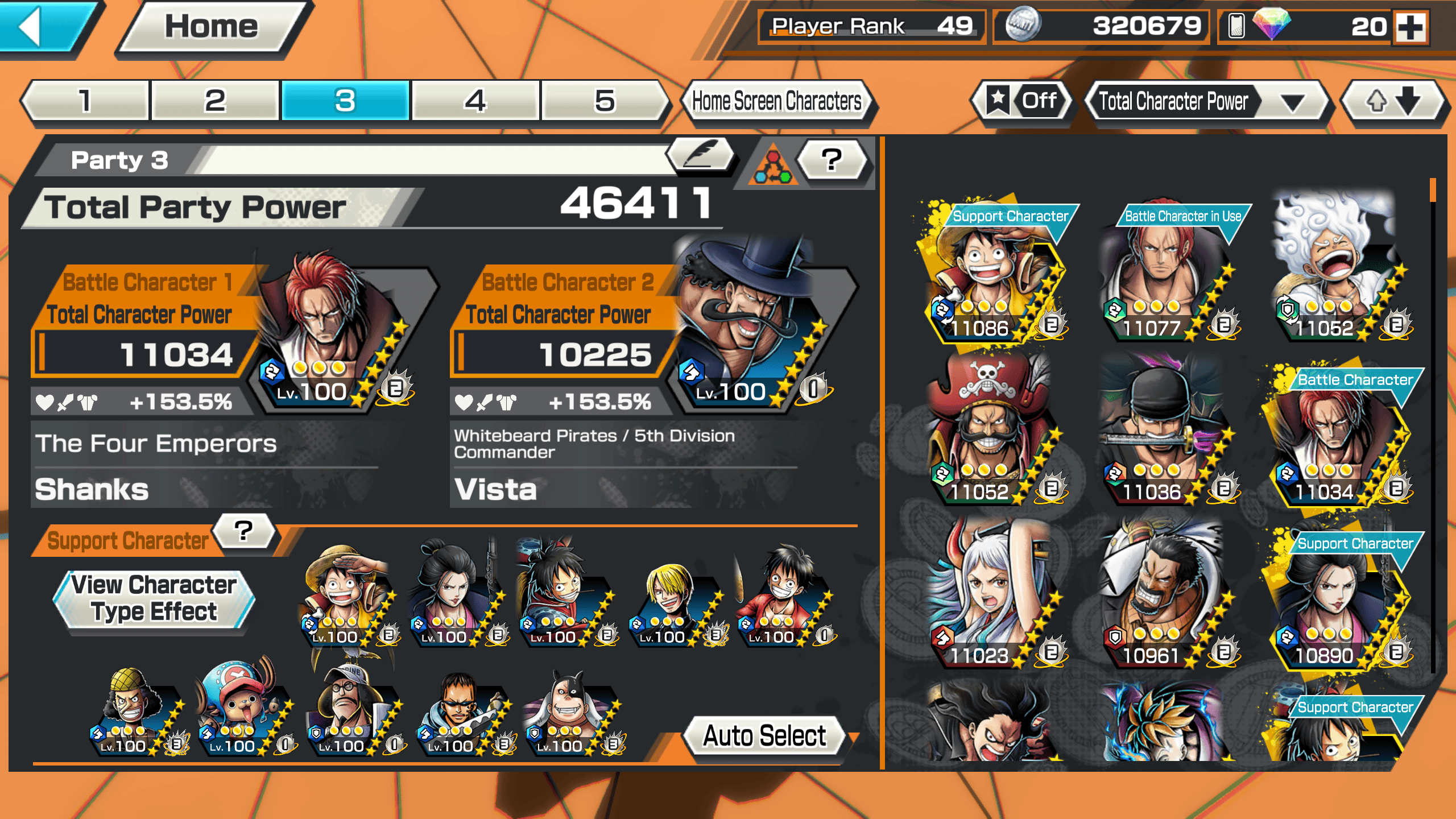Switch to party tab 1
This screenshot has width=1456, height=819.
click(85, 101)
